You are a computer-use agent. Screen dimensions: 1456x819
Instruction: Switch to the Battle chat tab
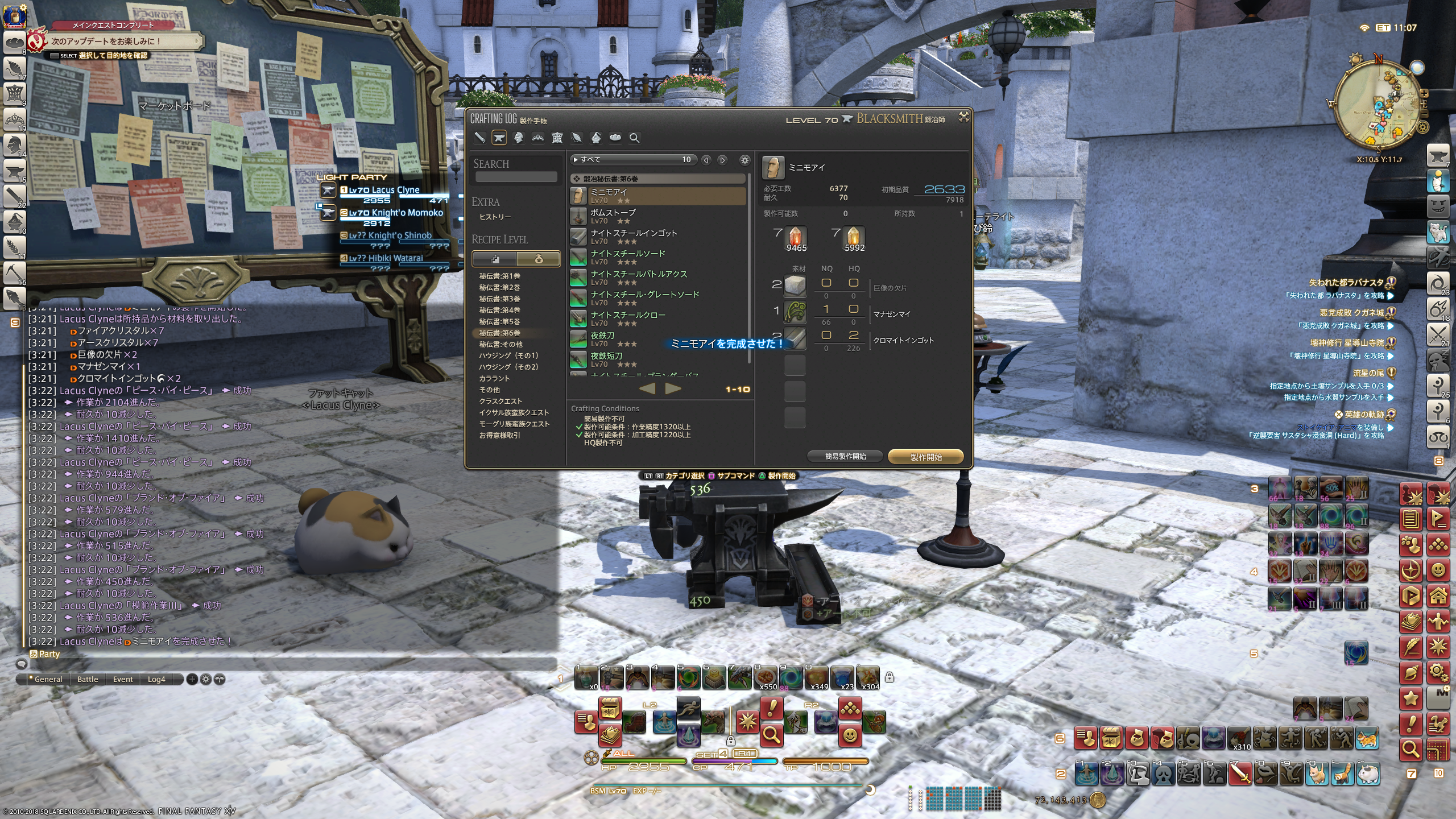click(x=88, y=679)
